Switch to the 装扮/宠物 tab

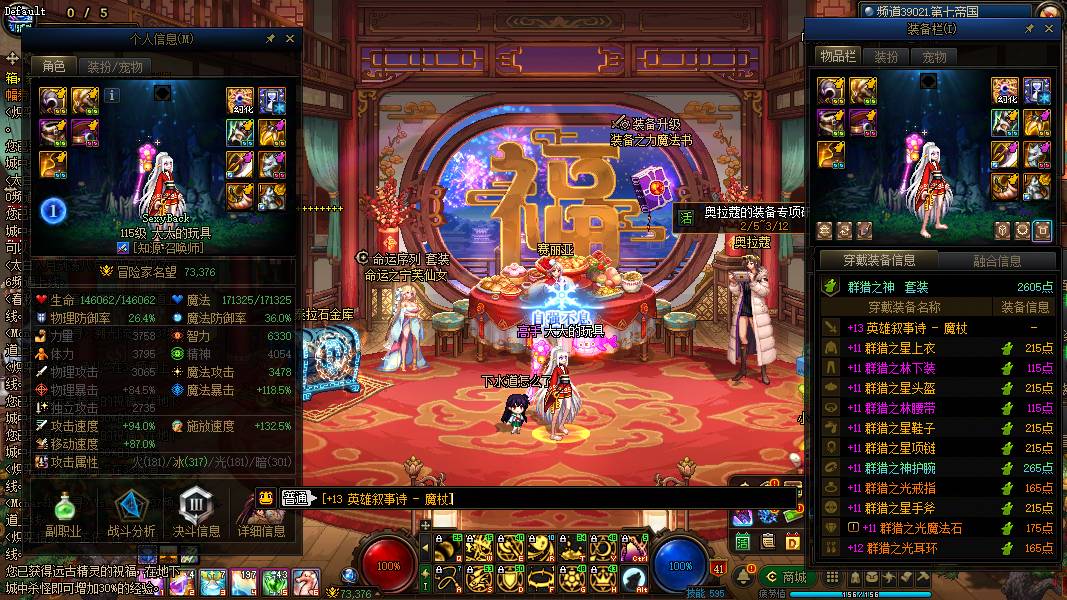[x=114, y=67]
